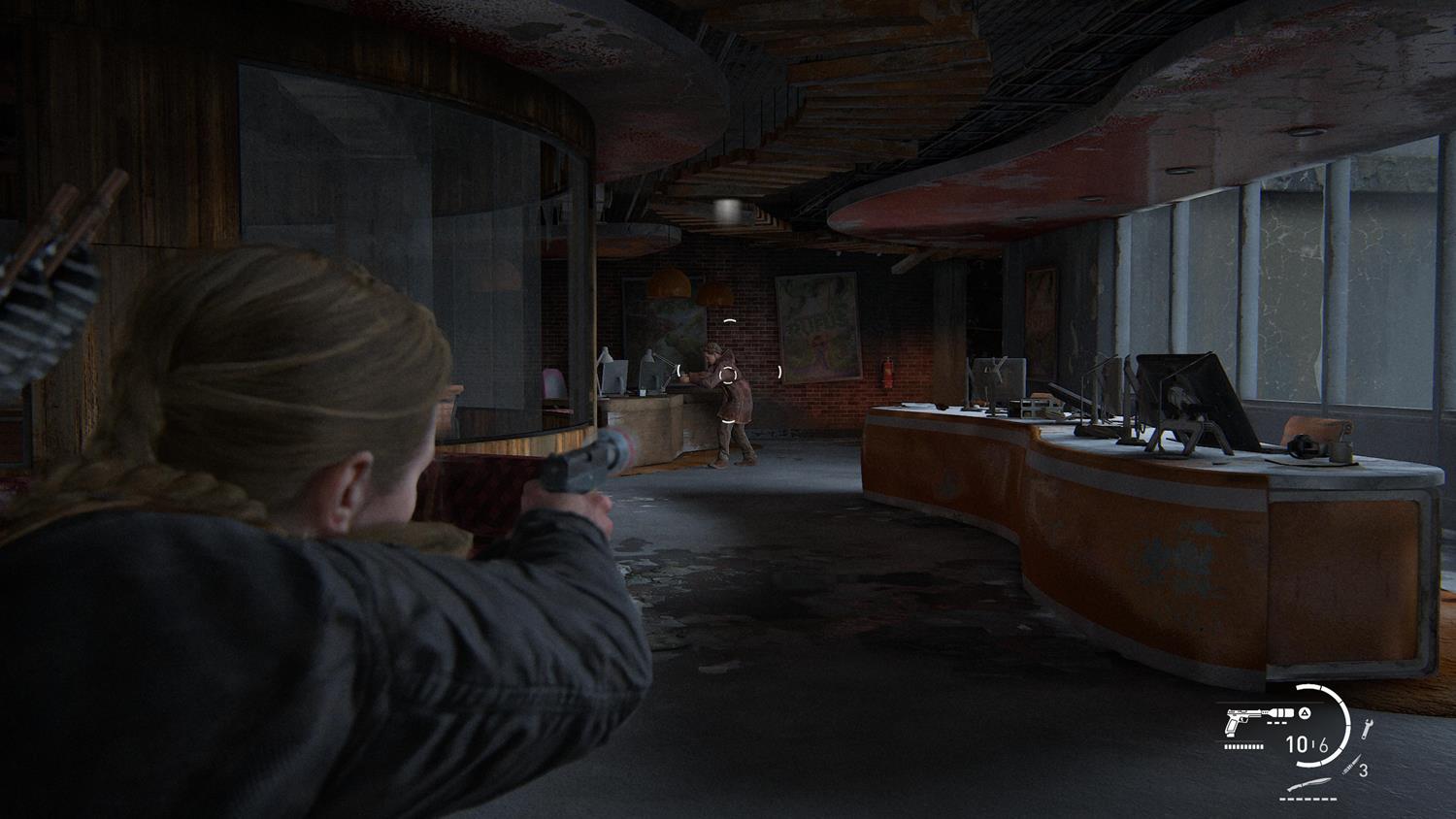1456x819 pixels.
Task: Click the suppressor durability dashes
Action: pyautogui.click(x=1275, y=722)
